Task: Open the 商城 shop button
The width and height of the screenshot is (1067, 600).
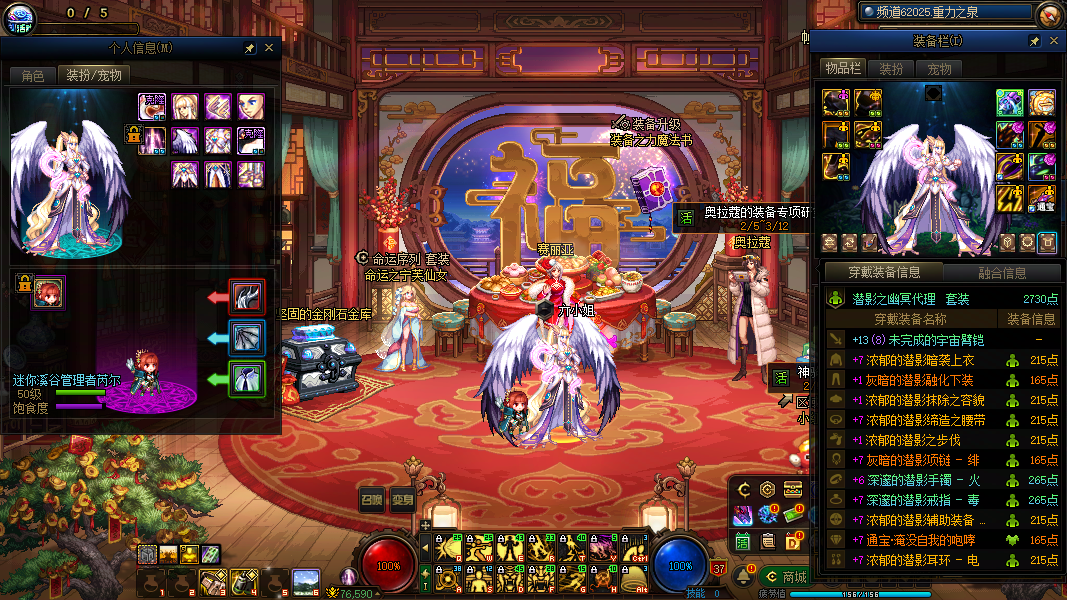Action: point(786,577)
